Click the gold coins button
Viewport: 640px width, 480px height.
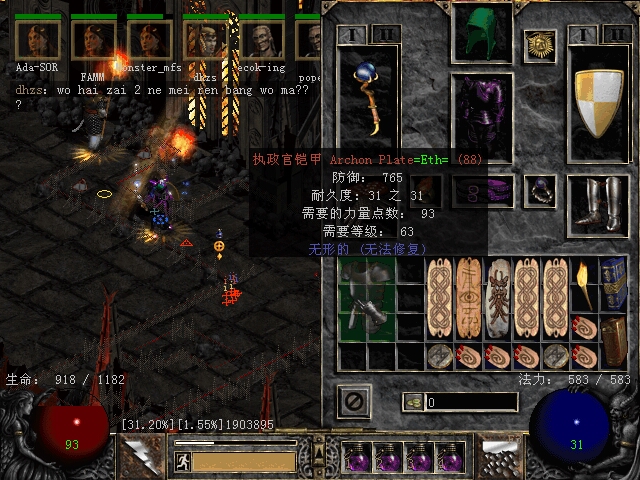412,402
